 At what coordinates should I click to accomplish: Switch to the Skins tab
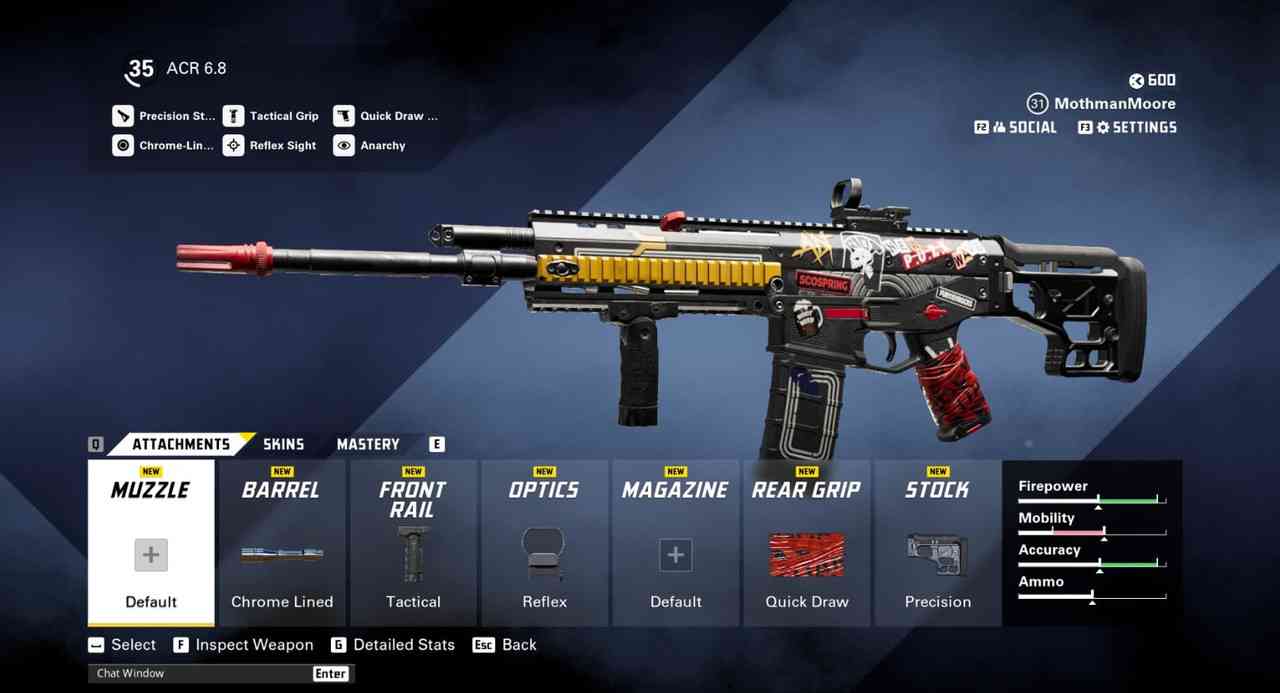(x=283, y=444)
